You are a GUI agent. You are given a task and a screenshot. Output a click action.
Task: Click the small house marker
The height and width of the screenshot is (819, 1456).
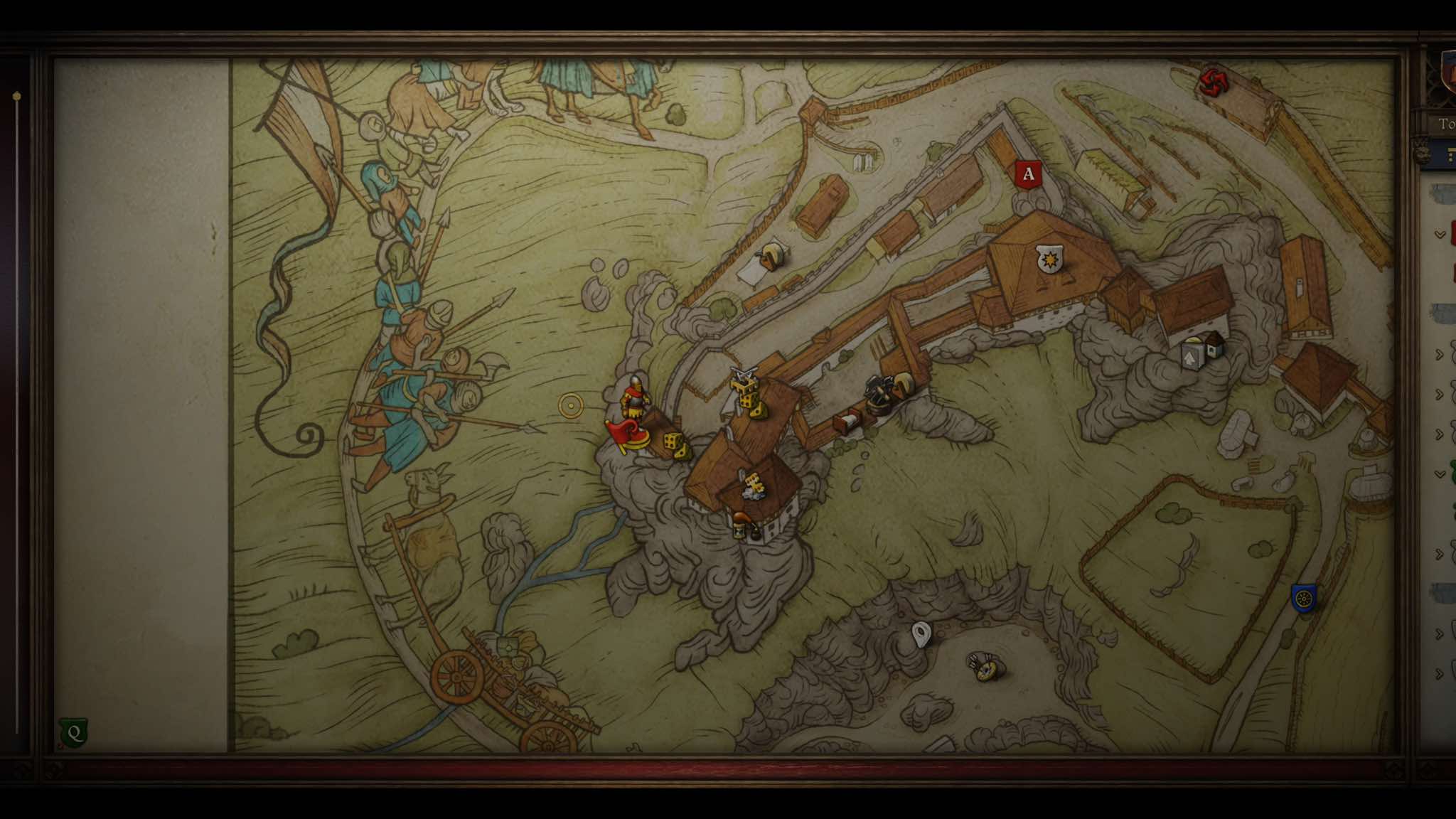pos(1214,344)
